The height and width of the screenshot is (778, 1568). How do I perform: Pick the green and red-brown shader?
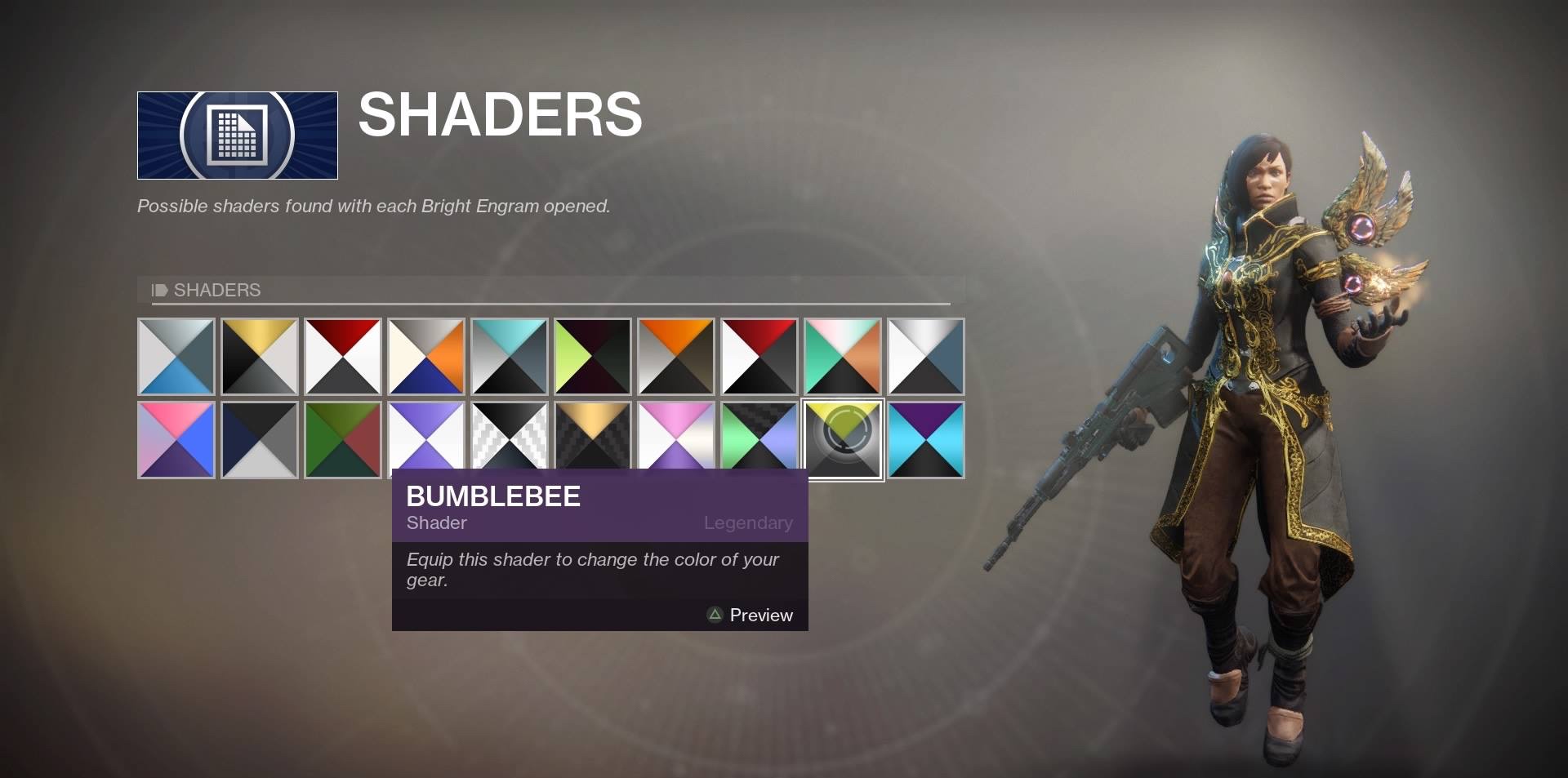[x=343, y=439]
